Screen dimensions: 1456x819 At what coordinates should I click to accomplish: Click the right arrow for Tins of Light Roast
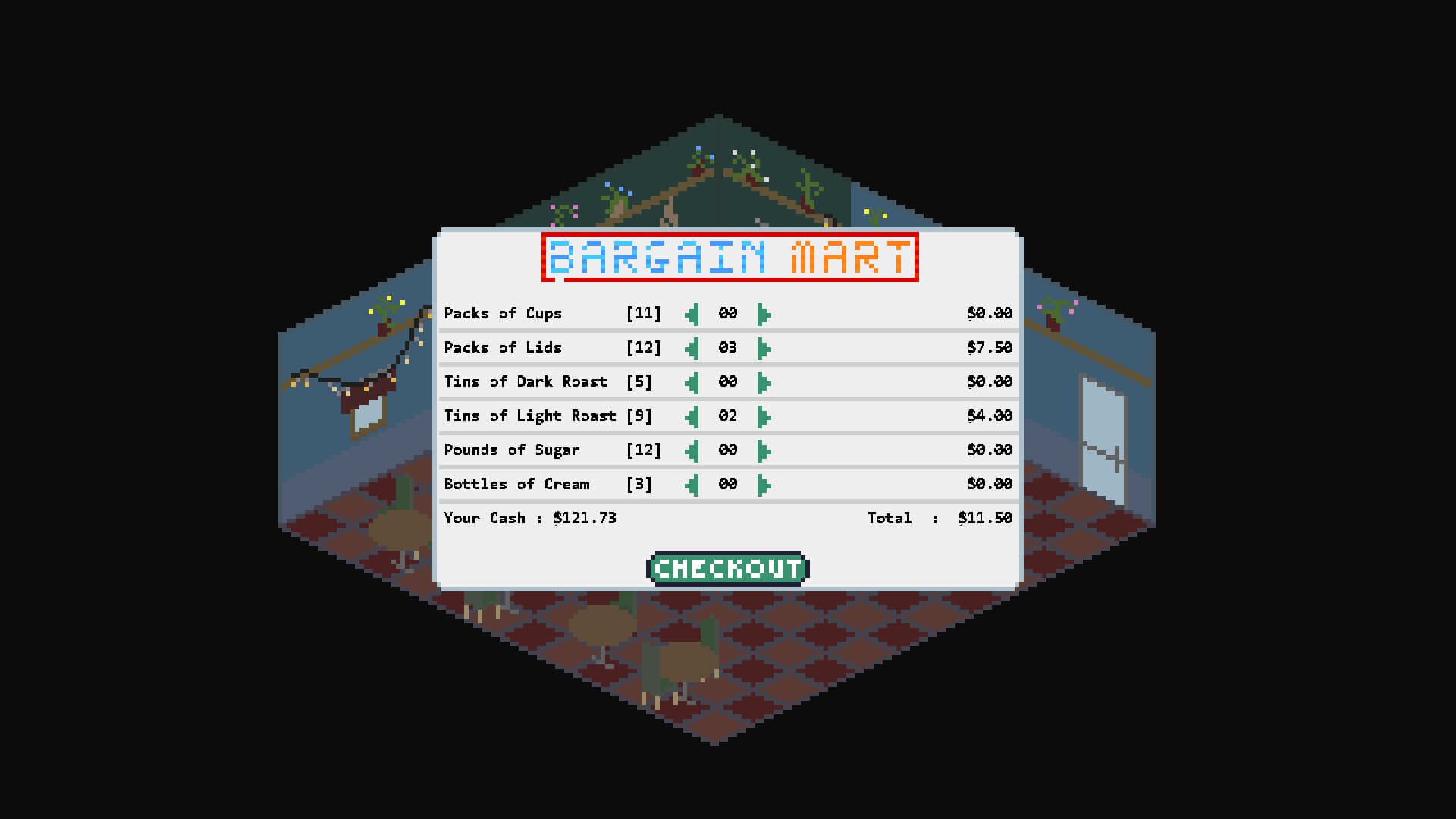tap(763, 416)
